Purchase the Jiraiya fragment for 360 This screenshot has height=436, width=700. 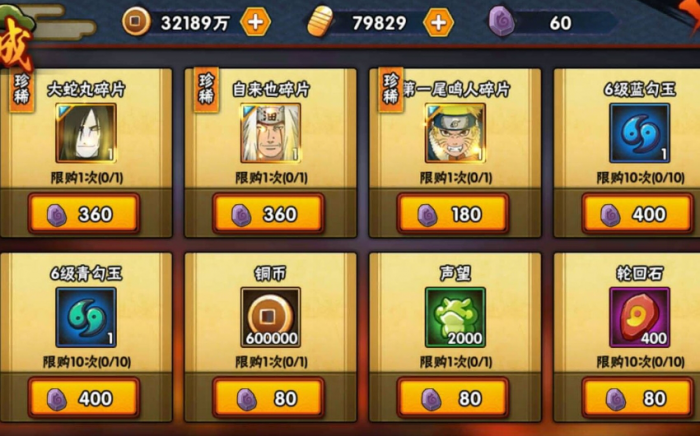268,213
